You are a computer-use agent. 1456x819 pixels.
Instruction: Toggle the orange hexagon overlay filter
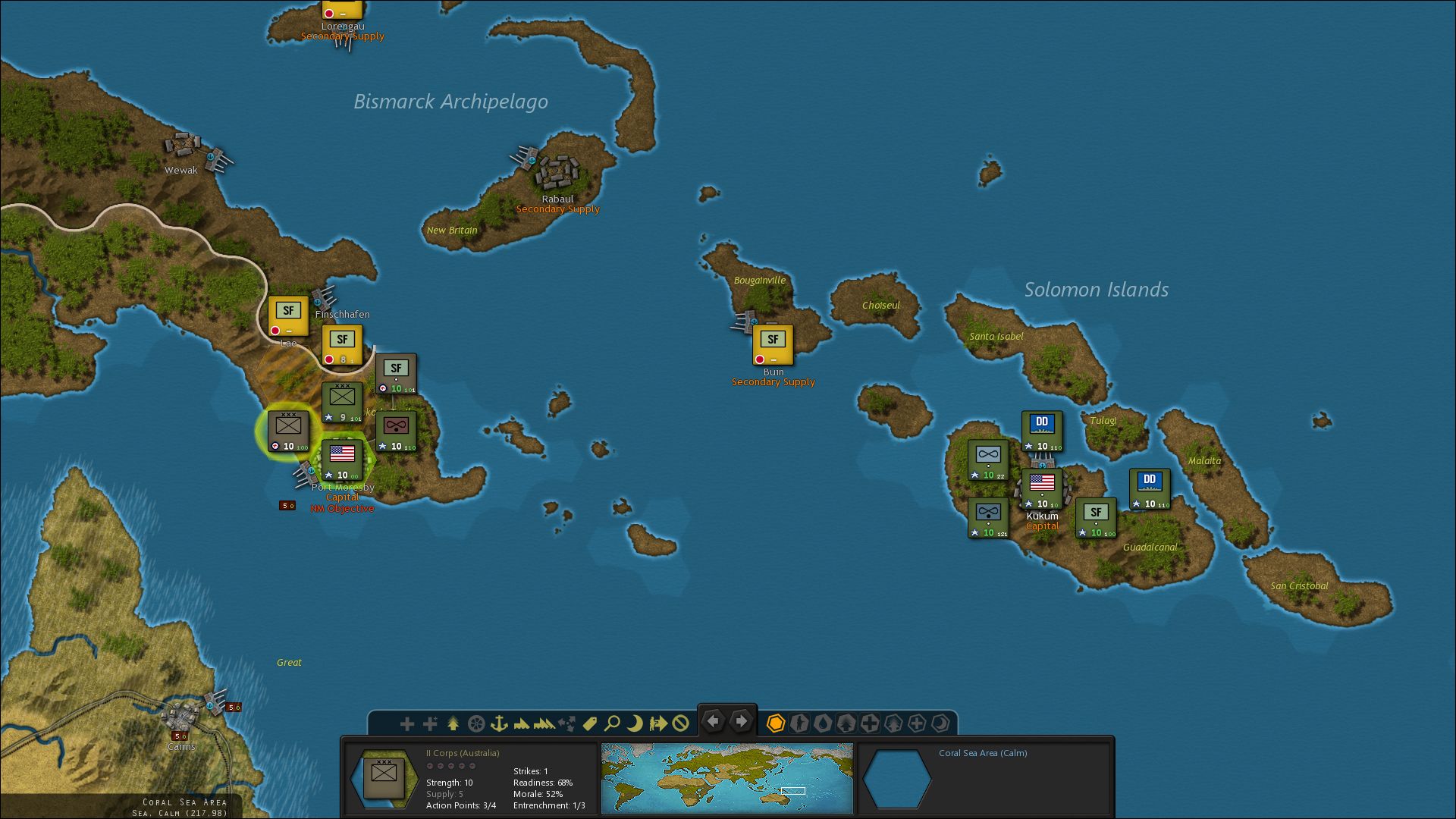pyautogui.click(x=777, y=723)
